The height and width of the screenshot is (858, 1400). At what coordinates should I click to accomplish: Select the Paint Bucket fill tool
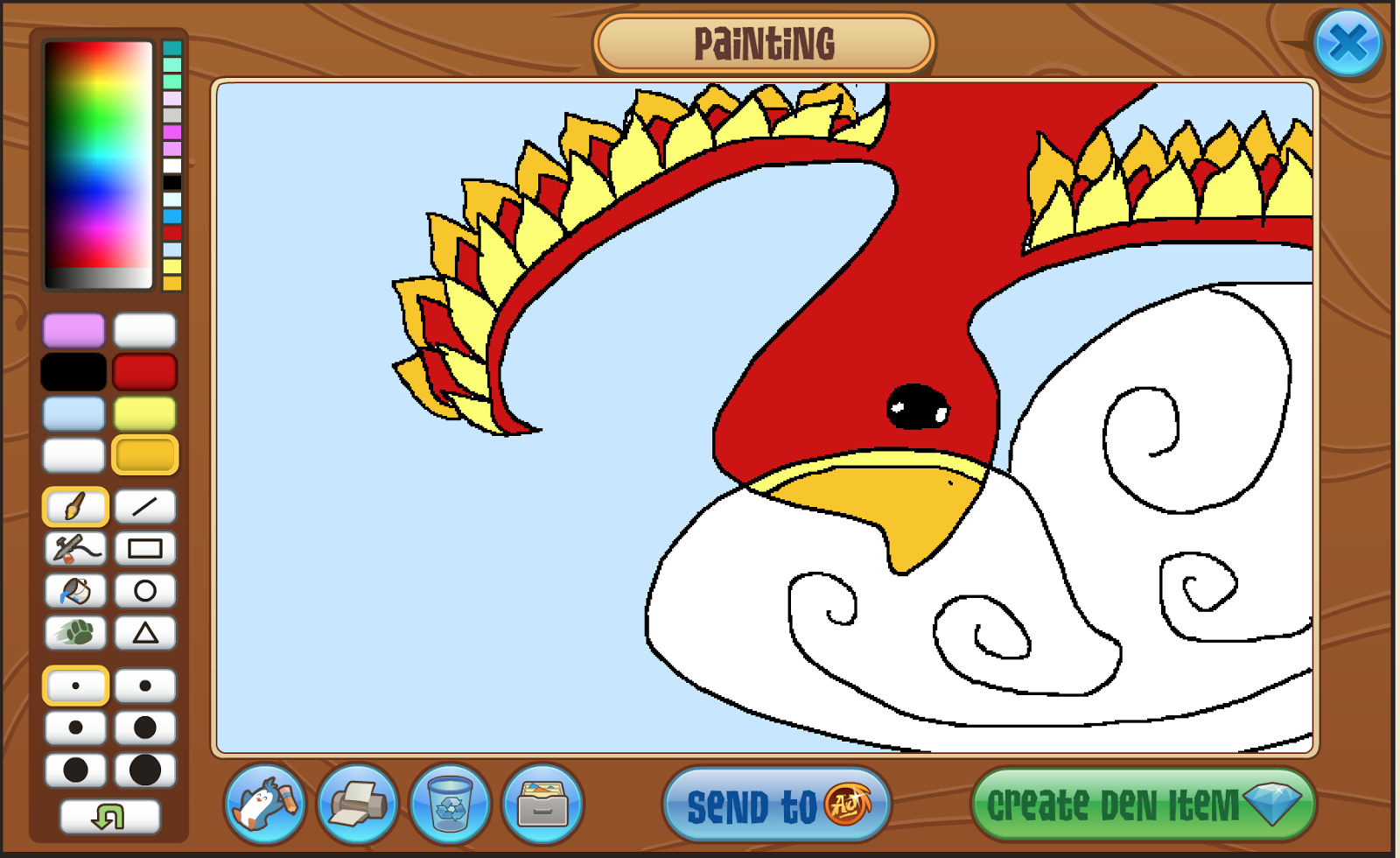click(74, 591)
